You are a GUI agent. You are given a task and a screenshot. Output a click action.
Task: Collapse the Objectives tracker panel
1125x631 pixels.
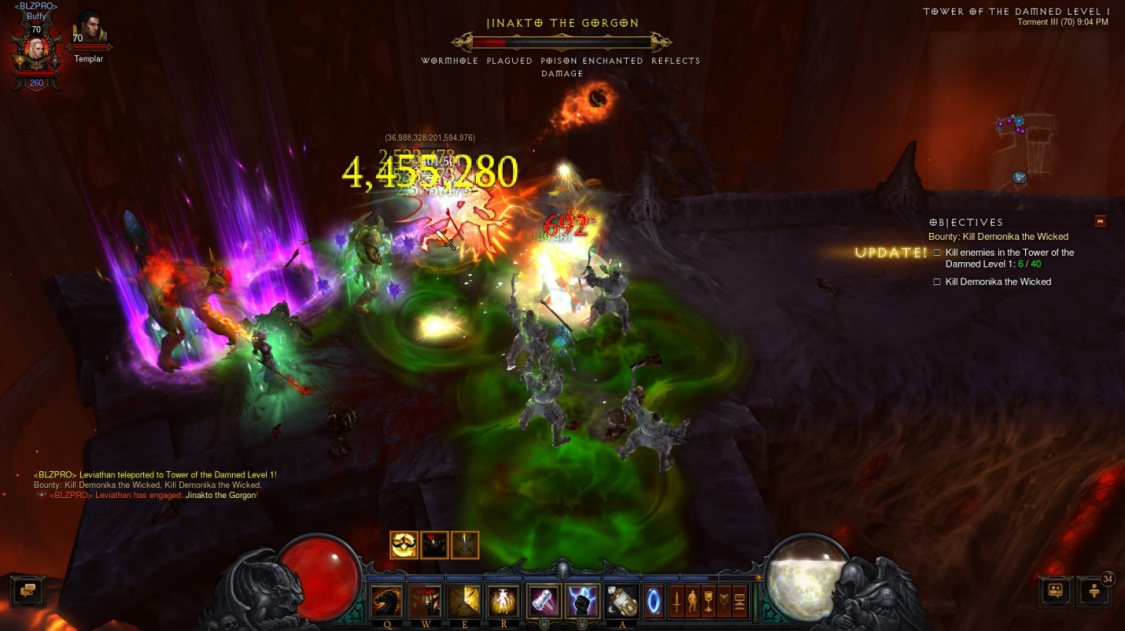tap(1100, 222)
